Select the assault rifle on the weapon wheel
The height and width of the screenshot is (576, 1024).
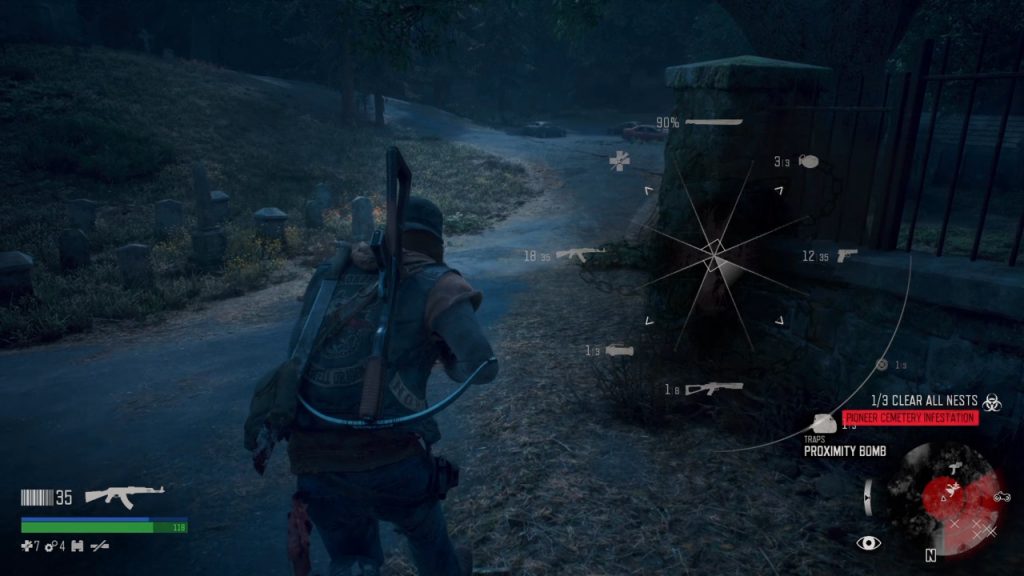(580, 255)
